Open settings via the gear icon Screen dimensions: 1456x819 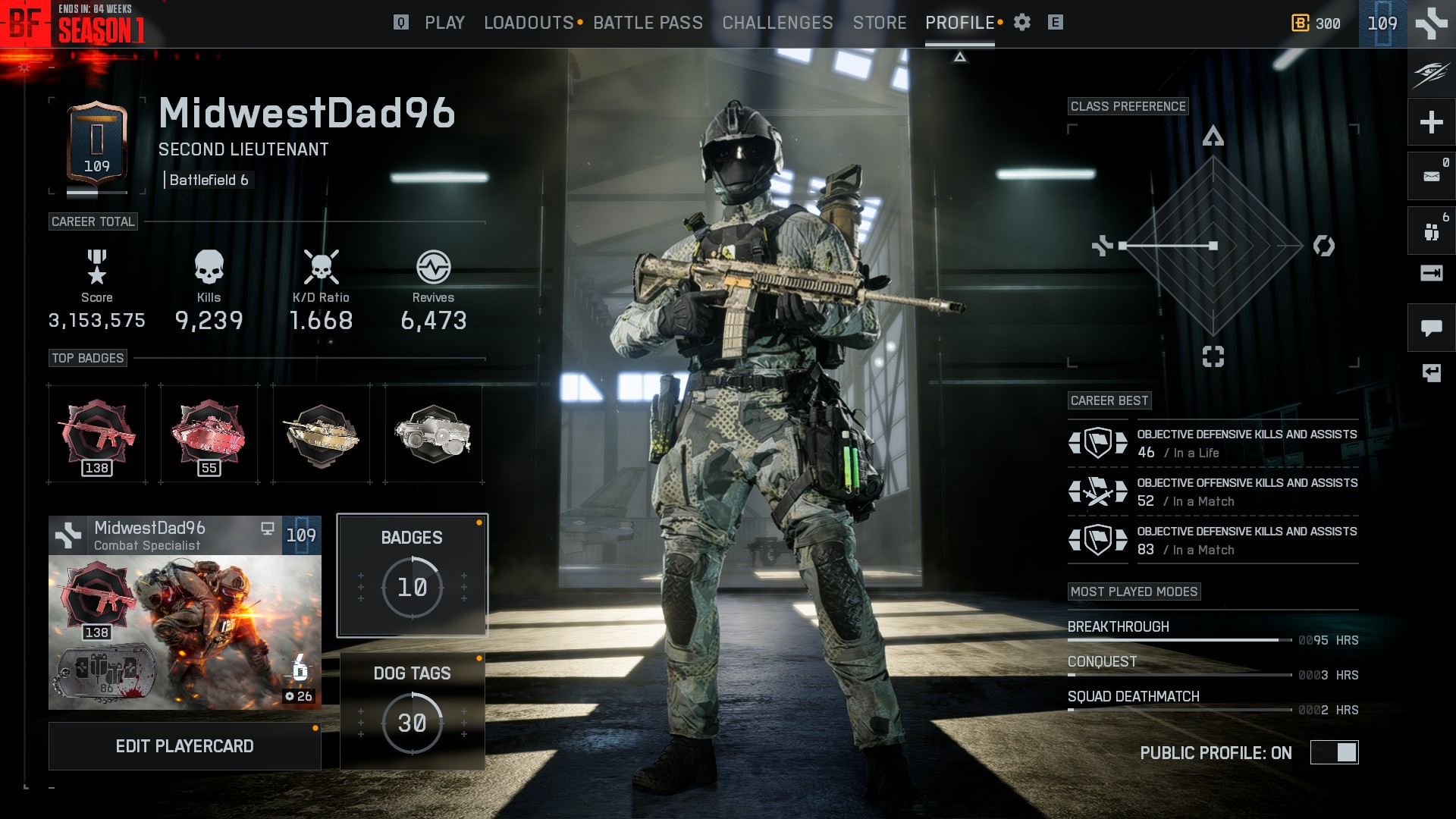[1022, 23]
